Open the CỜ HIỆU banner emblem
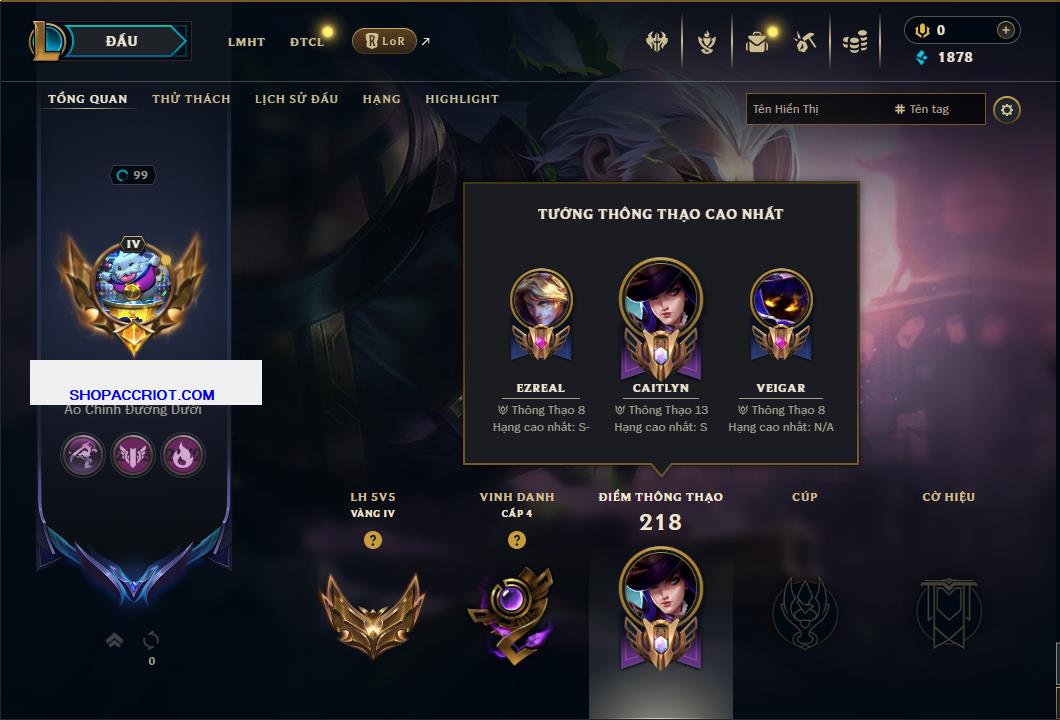 (948, 610)
